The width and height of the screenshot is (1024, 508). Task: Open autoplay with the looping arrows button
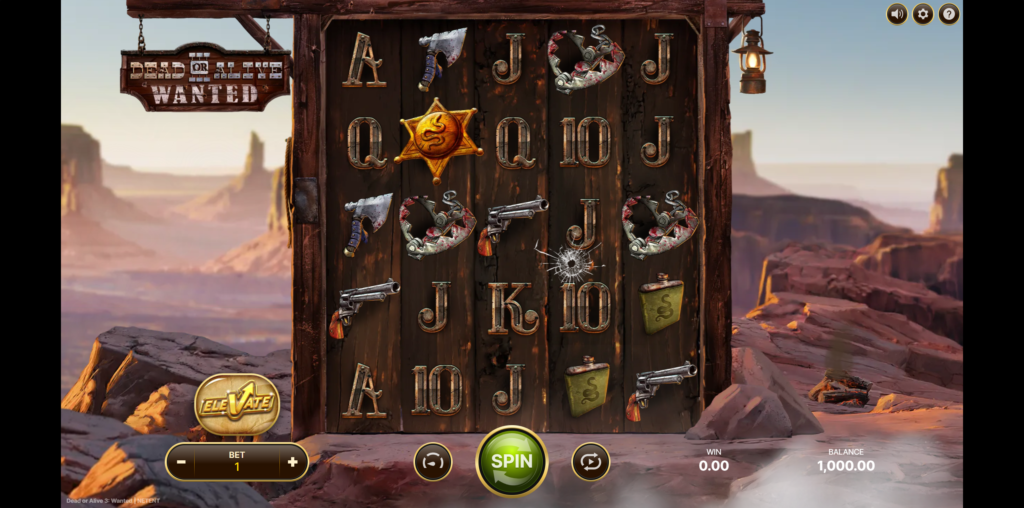click(590, 462)
